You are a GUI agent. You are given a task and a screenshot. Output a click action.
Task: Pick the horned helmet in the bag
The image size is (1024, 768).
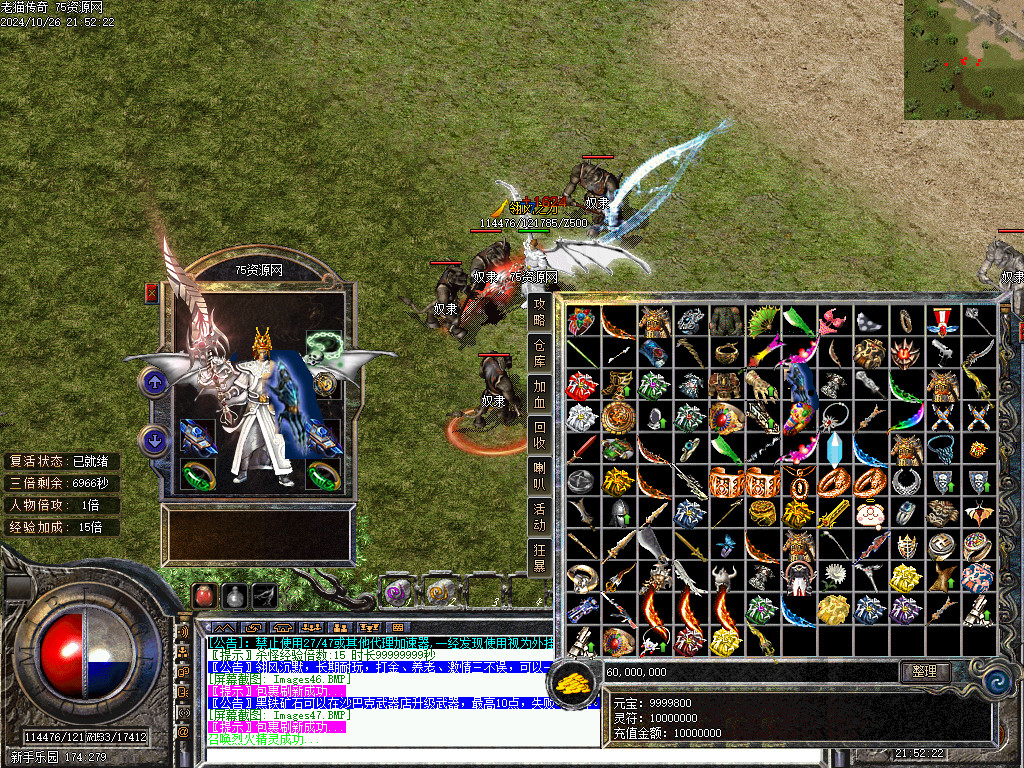tap(726, 577)
